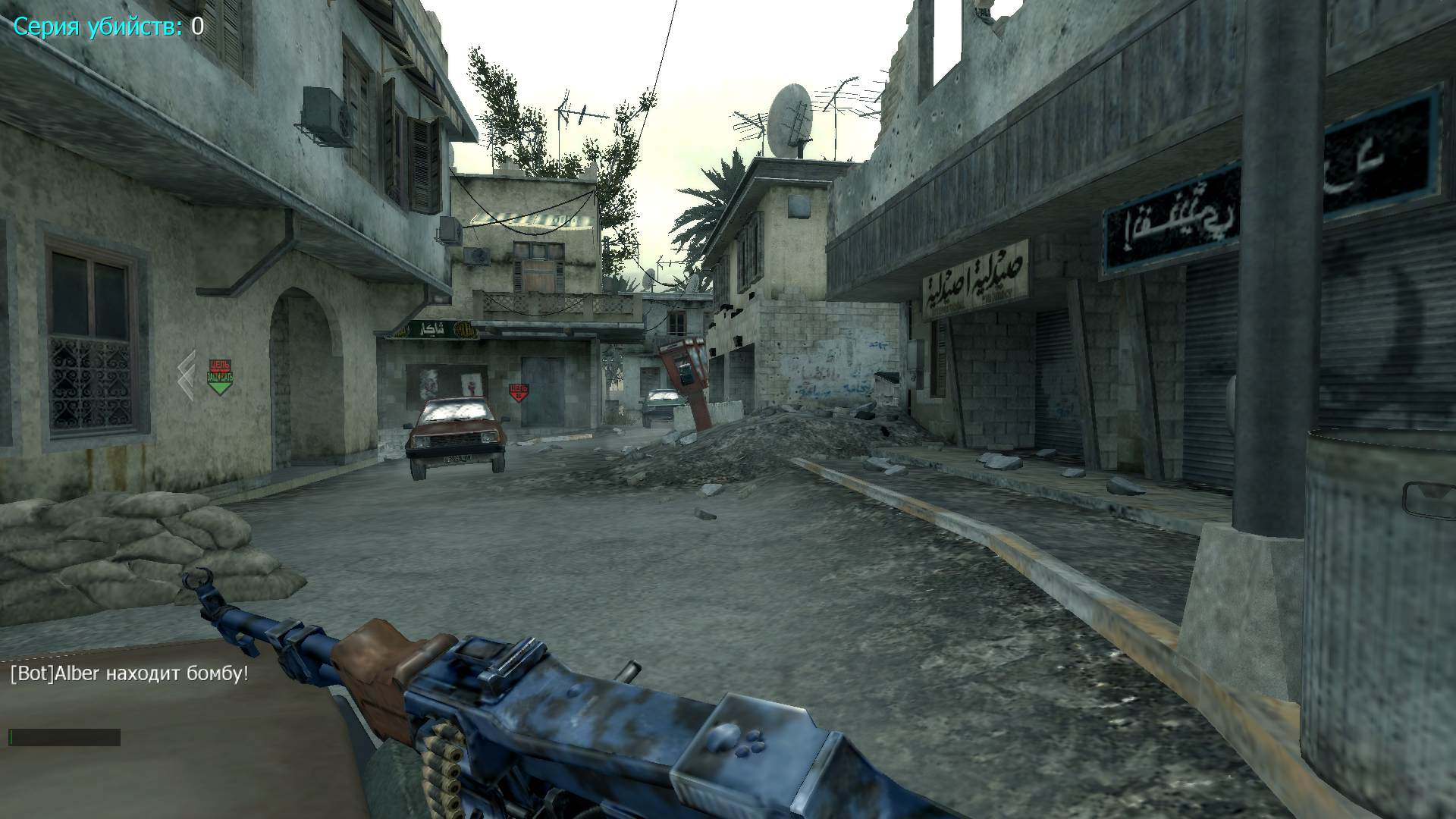
Task: Click the green Защищать objective marker
Action: pyautogui.click(x=220, y=378)
